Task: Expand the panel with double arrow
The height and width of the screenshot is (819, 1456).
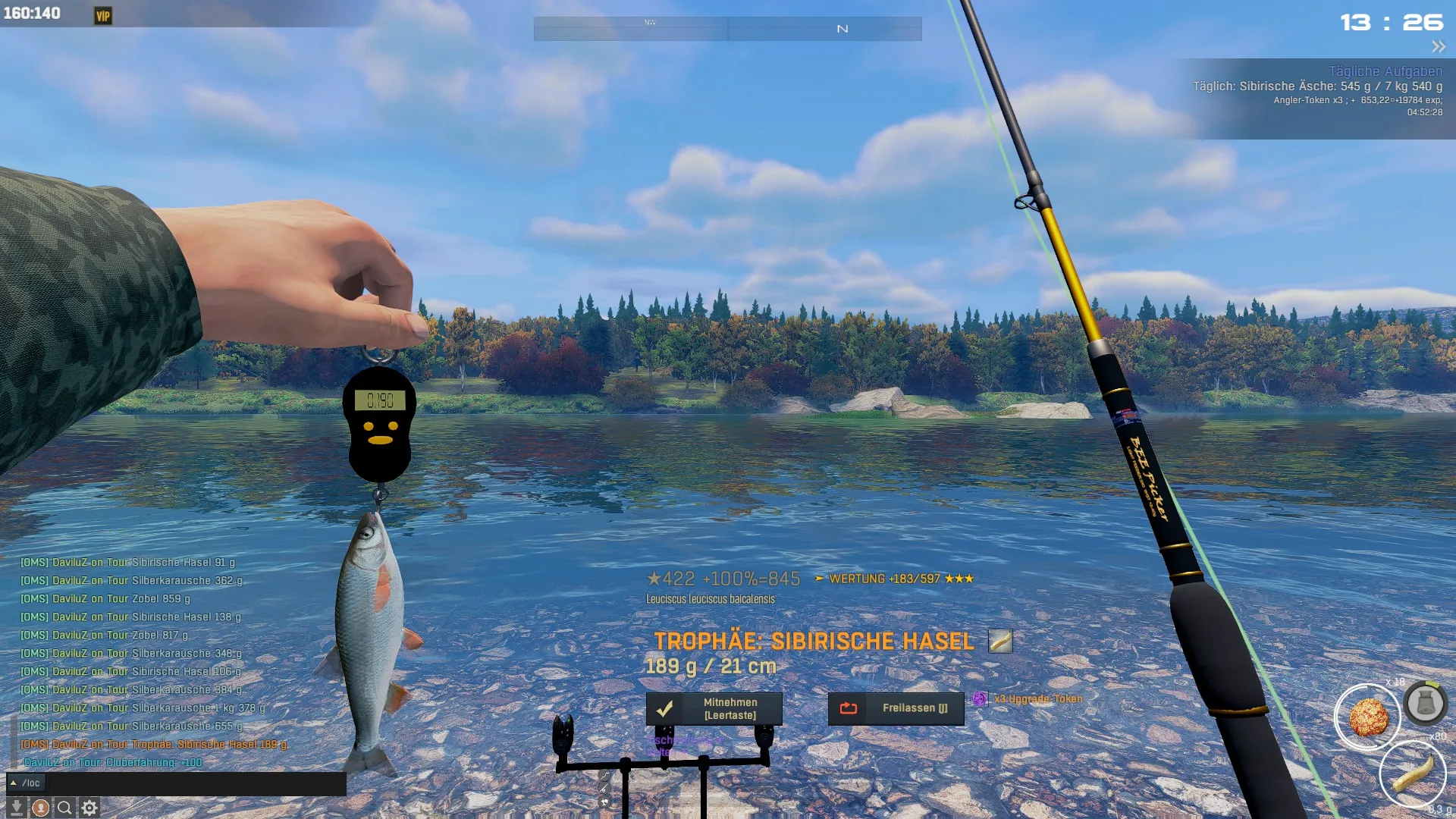Action: click(x=1438, y=47)
